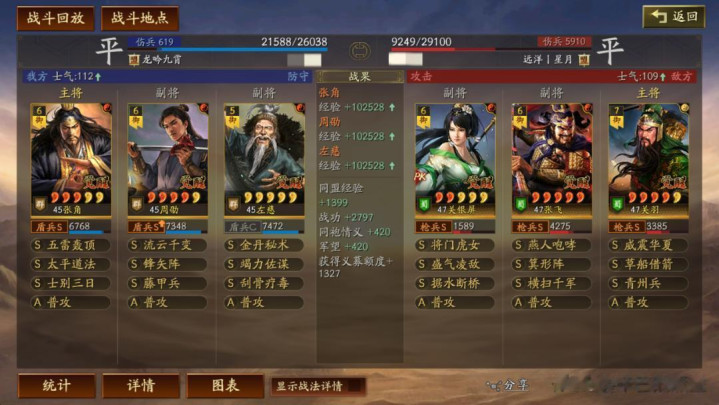Open the 统计 statistics view

(x=57, y=385)
